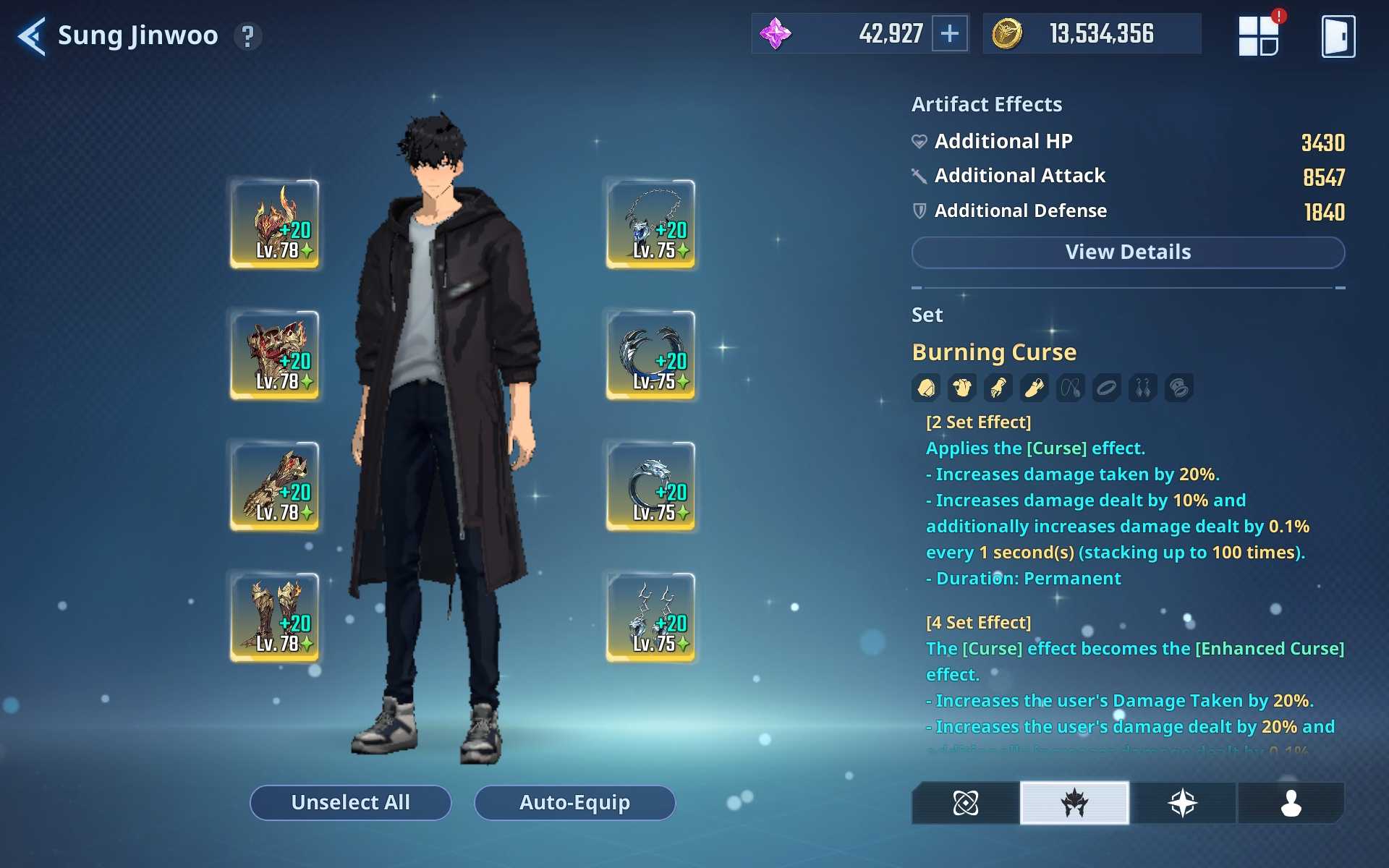This screenshot has height=868, width=1389.
Task: Select the golden gauntlets artifact slot
Action: (x=275, y=486)
